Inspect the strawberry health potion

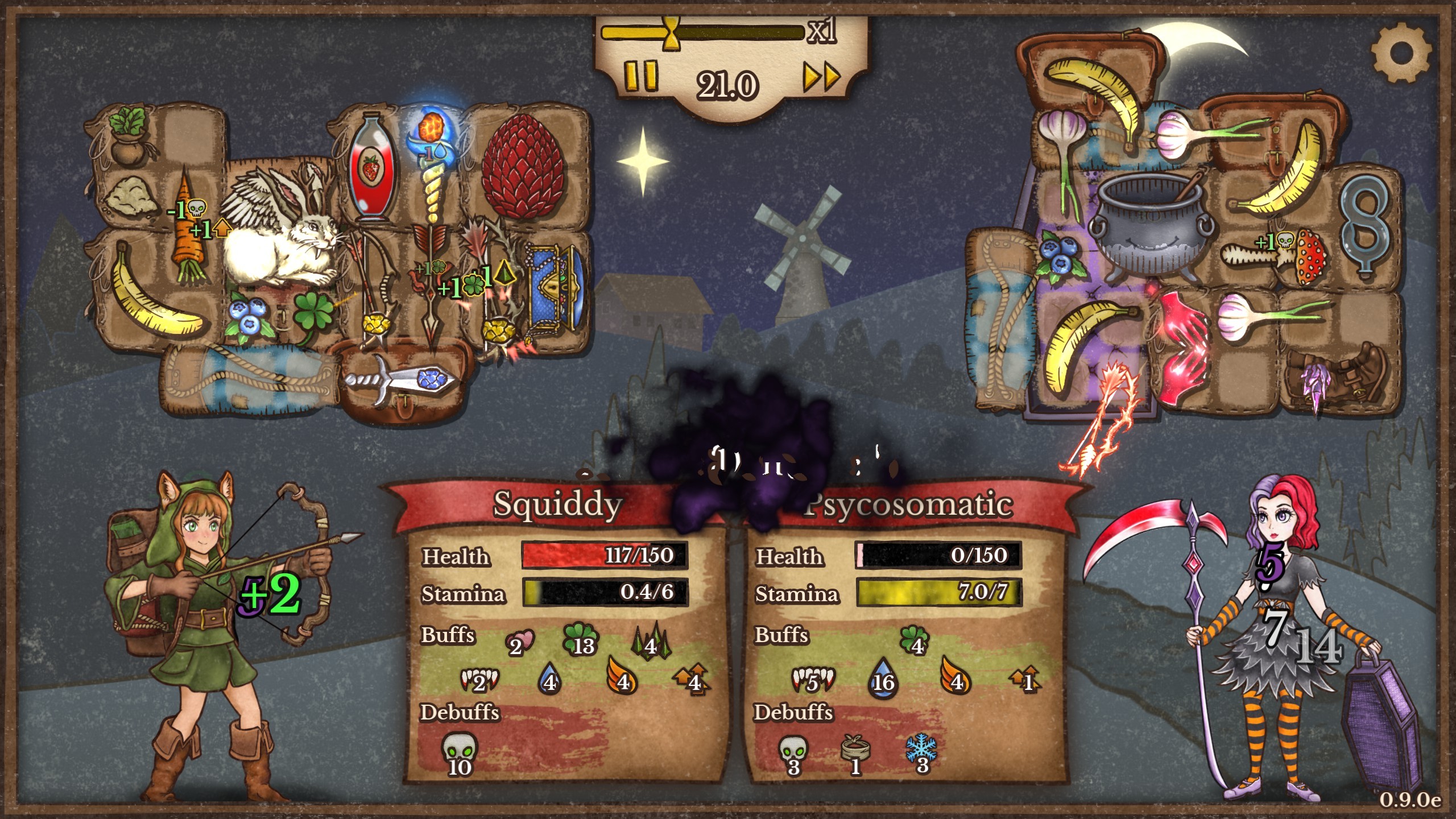(x=370, y=168)
